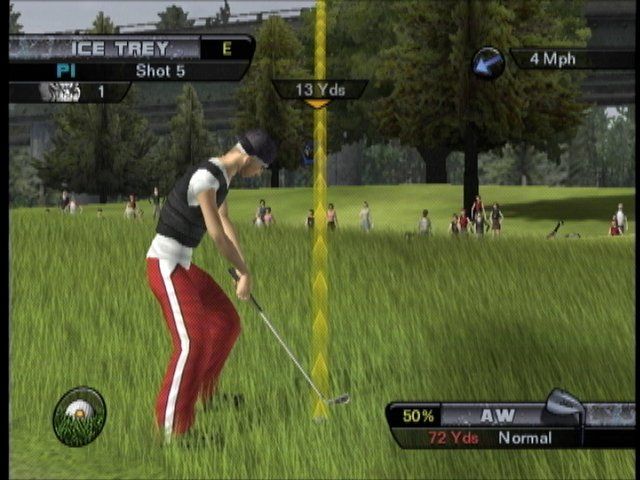Change the Normal shot type

coord(525,438)
